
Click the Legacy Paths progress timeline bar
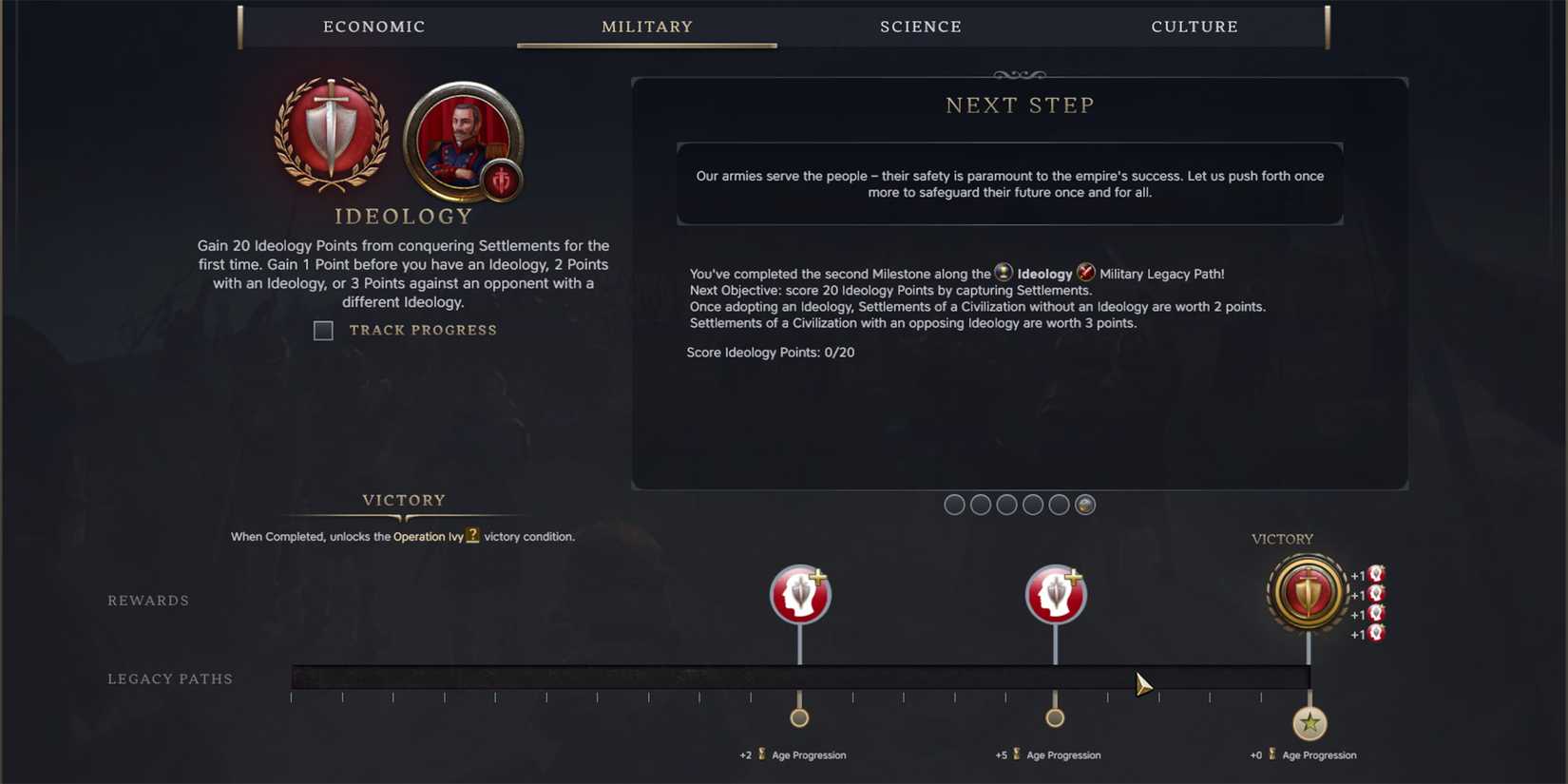pyautogui.click(x=801, y=675)
